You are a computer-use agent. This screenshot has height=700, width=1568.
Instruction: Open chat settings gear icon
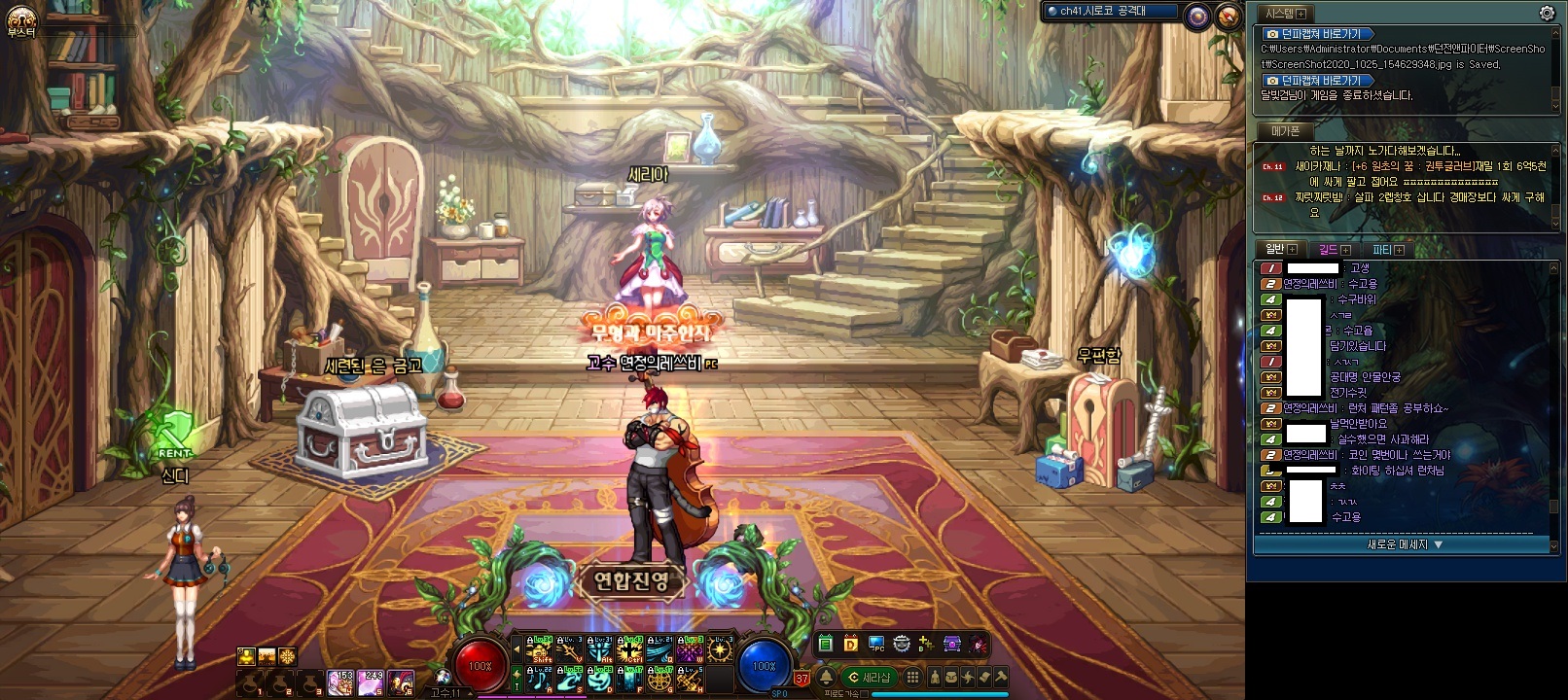click(1547, 14)
